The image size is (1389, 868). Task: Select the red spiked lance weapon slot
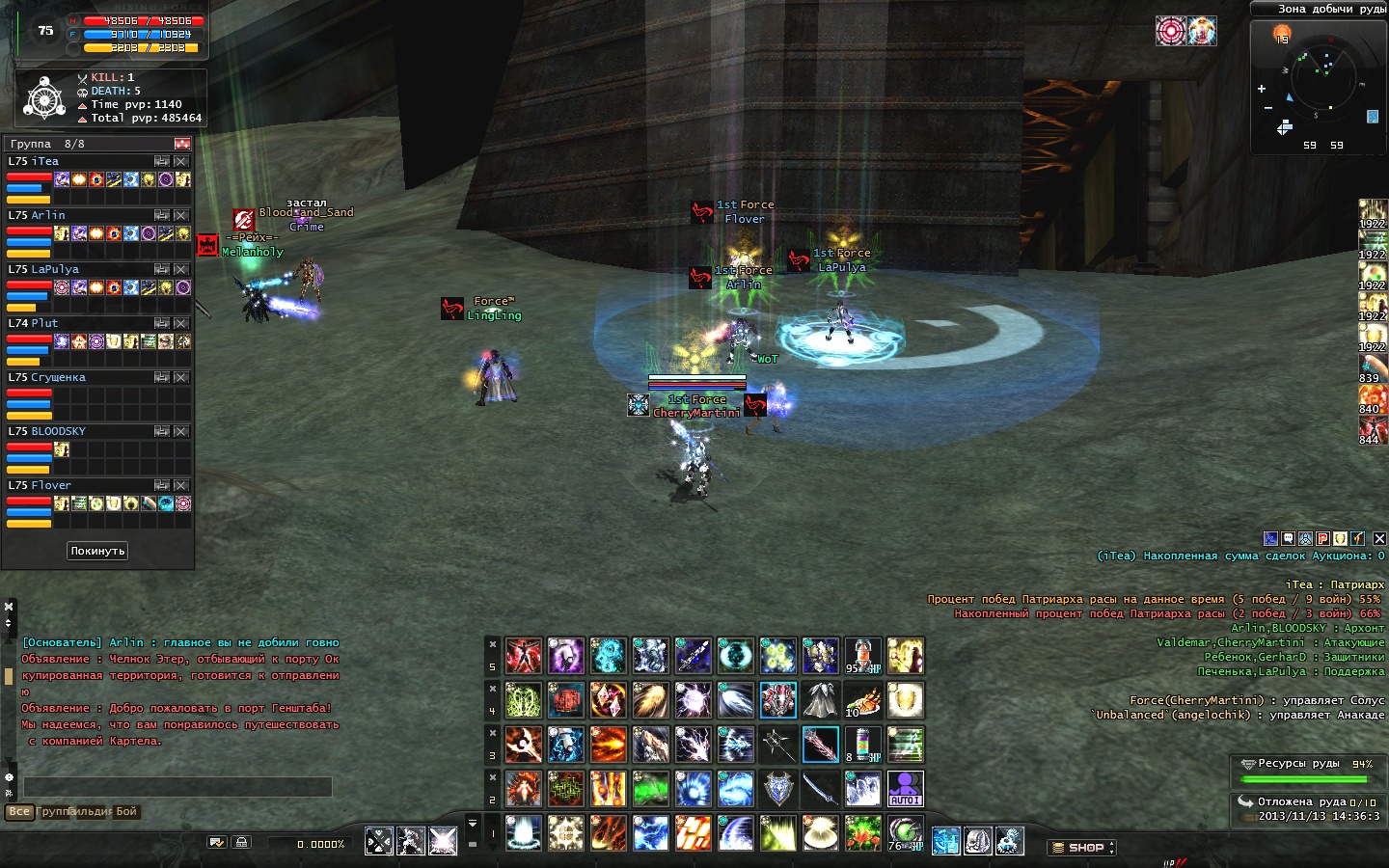820,745
